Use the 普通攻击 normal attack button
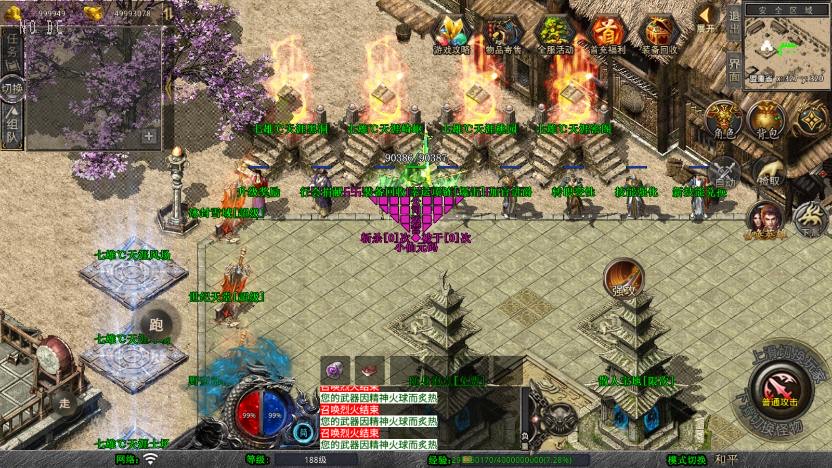This screenshot has width=832, height=468. 778,387
